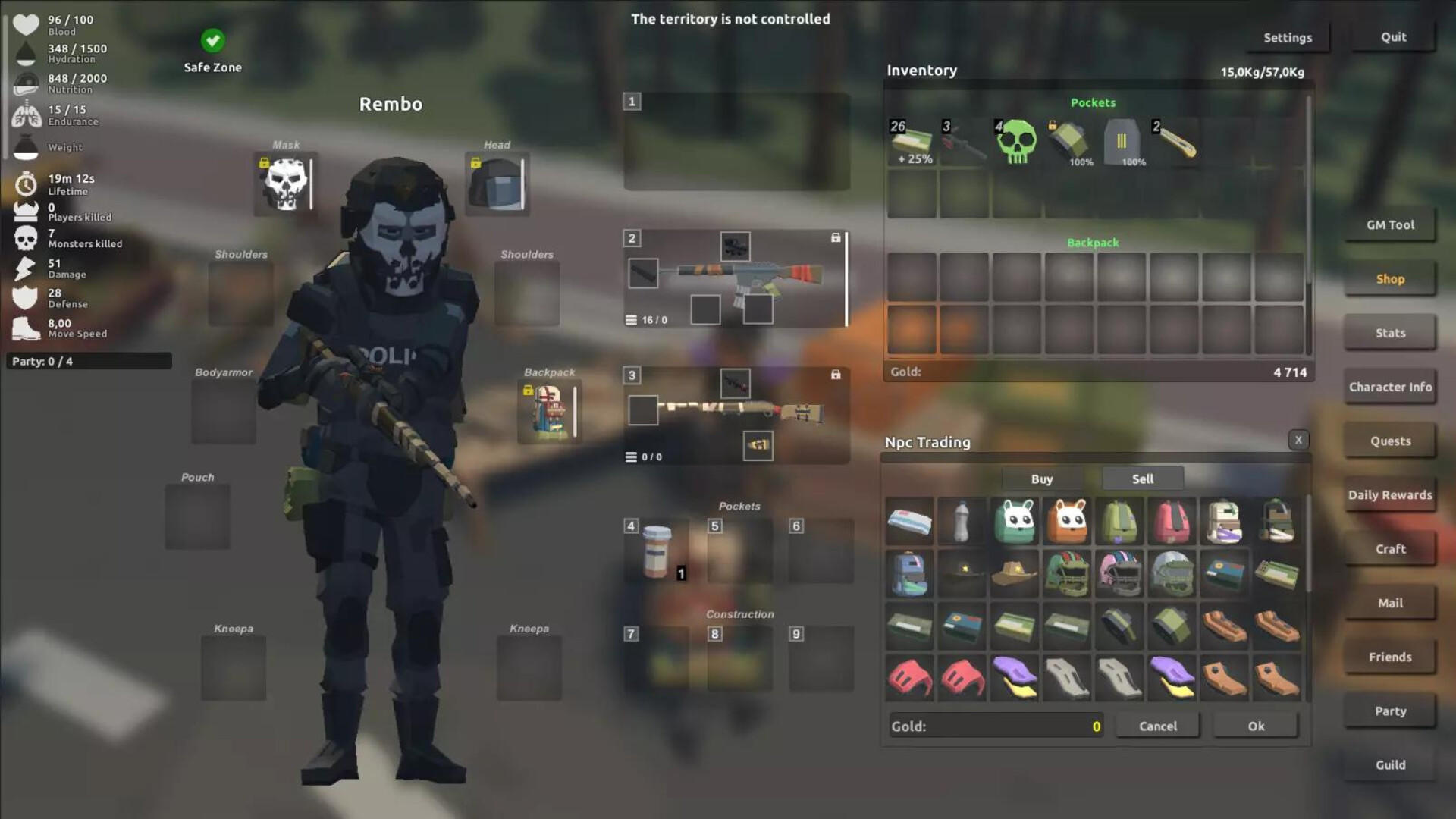Toggle the lock on weapon slot 2

click(834, 237)
